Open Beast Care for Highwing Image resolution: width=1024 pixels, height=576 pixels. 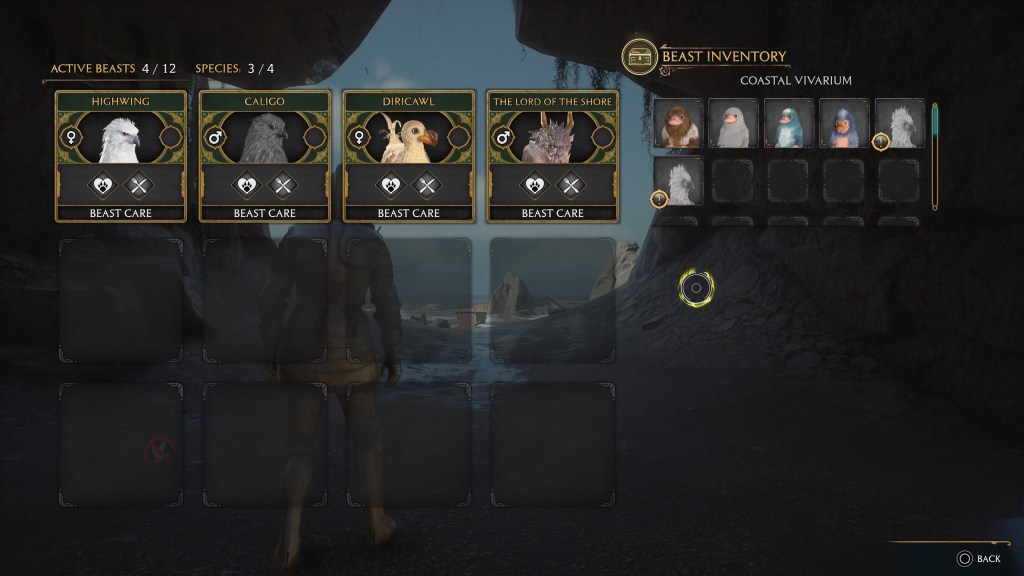tap(121, 213)
